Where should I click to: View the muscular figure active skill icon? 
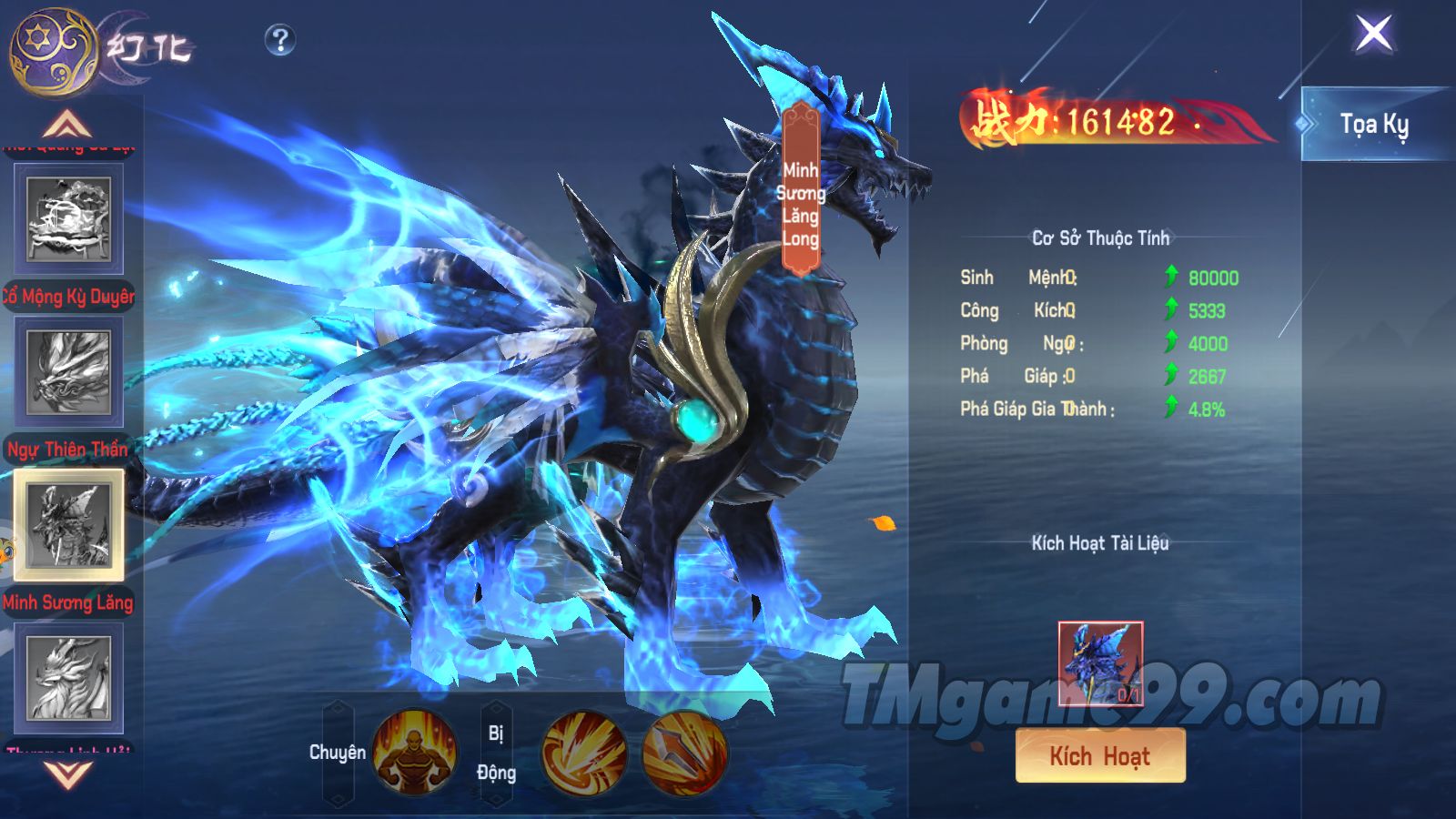tap(414, 753)
